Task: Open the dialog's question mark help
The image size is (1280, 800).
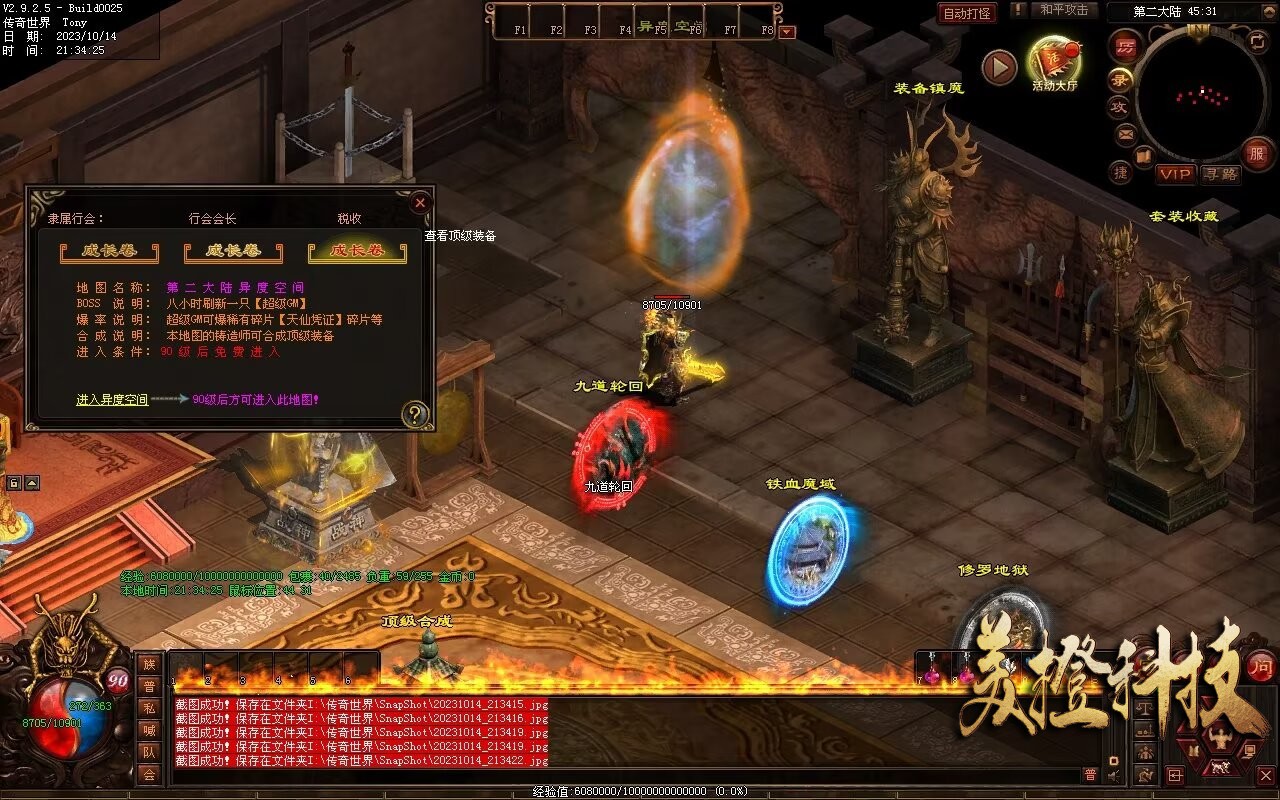Action: (x=415, y=414)
